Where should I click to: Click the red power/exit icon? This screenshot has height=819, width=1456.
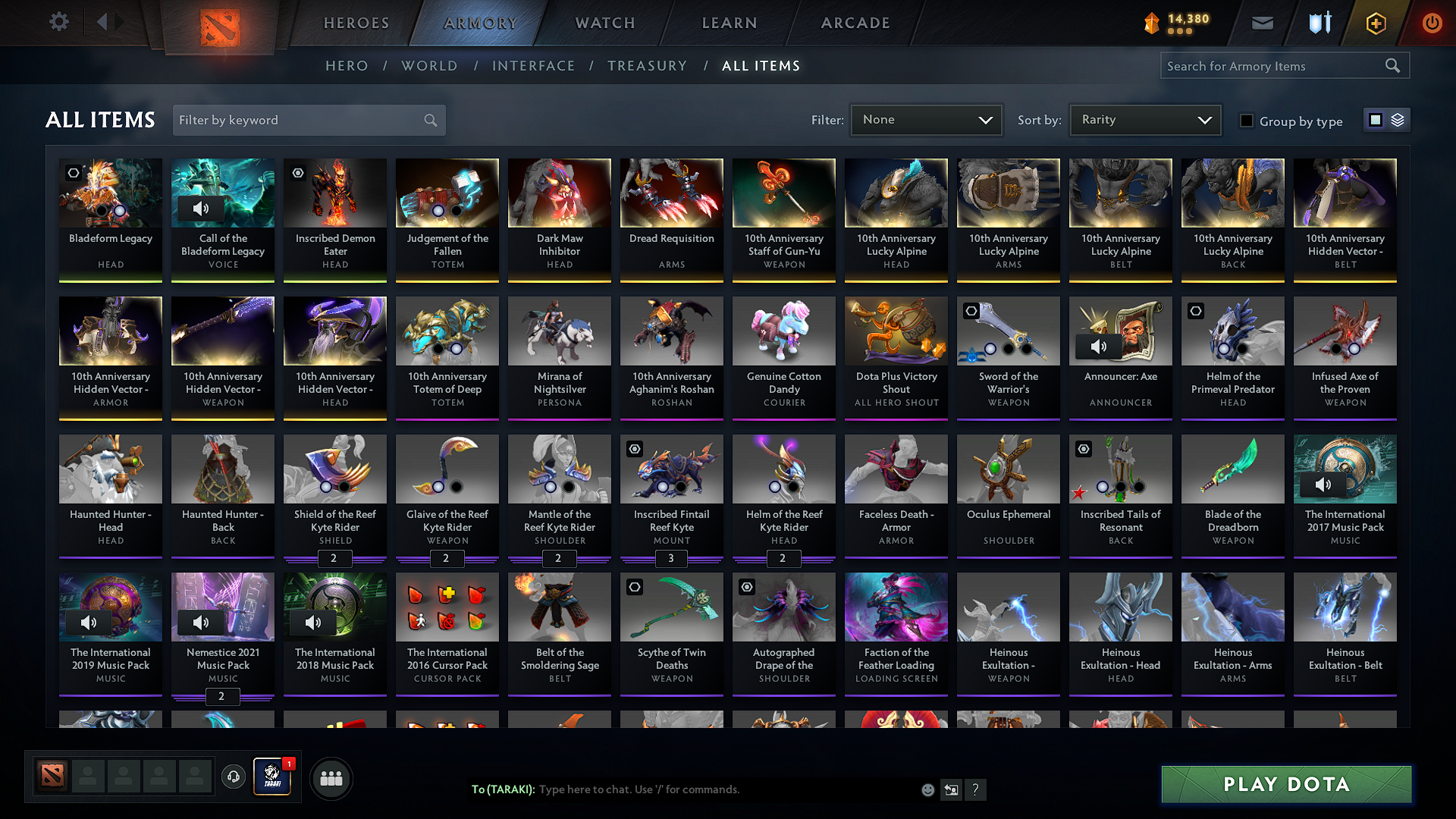[1432, 23]
